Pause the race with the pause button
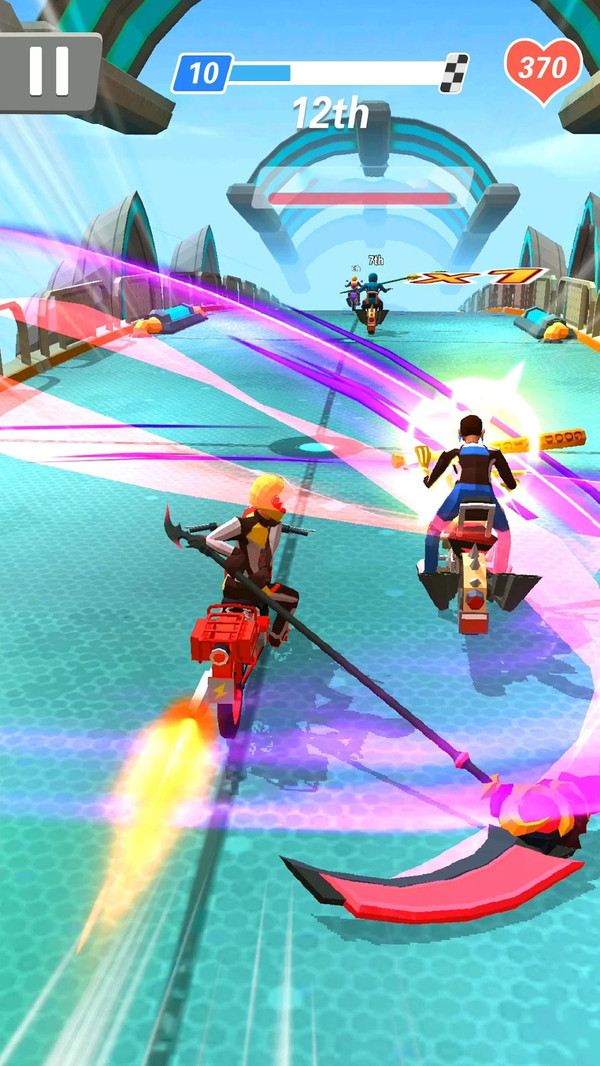Image resolution: width=600 pixels, height=1066 pixels. point(48,70)
